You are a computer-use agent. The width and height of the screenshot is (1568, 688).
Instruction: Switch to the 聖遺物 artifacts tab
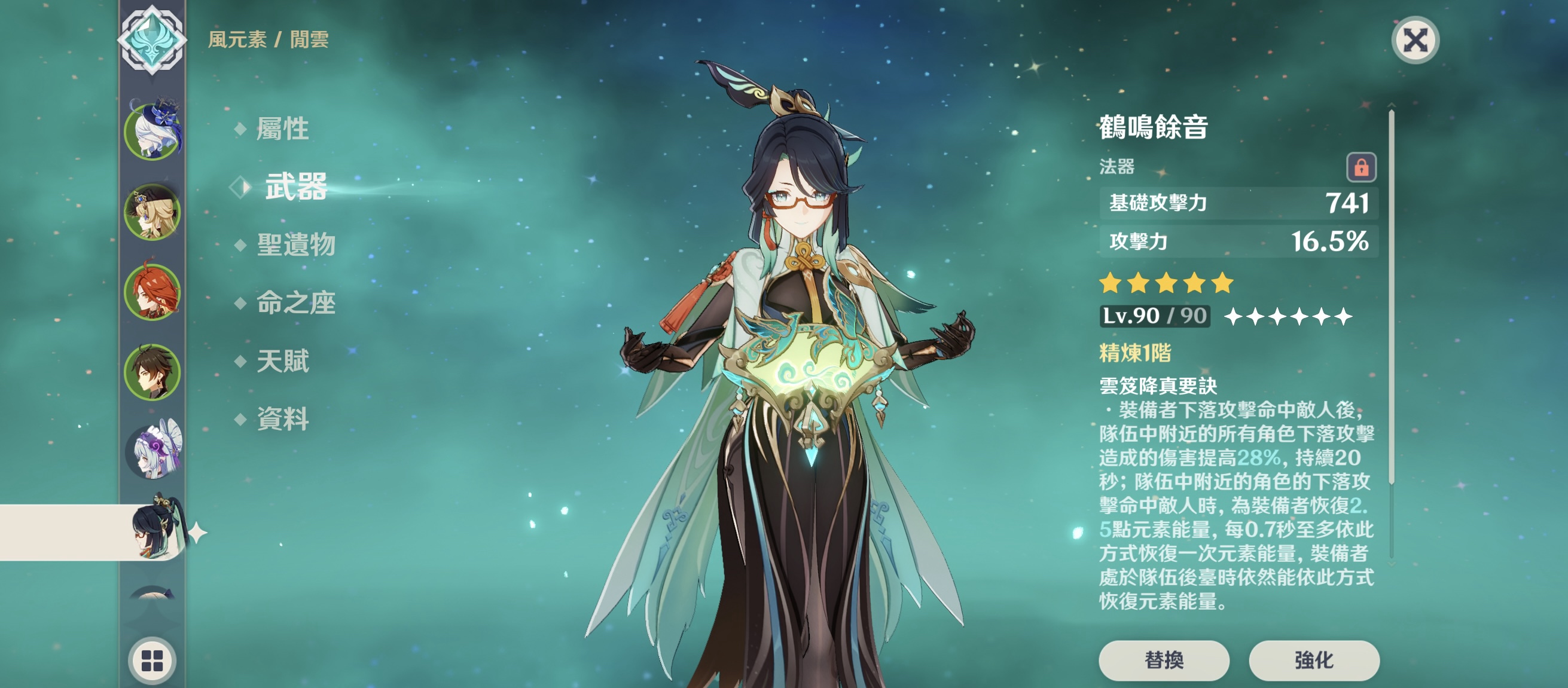coord(295,244)
